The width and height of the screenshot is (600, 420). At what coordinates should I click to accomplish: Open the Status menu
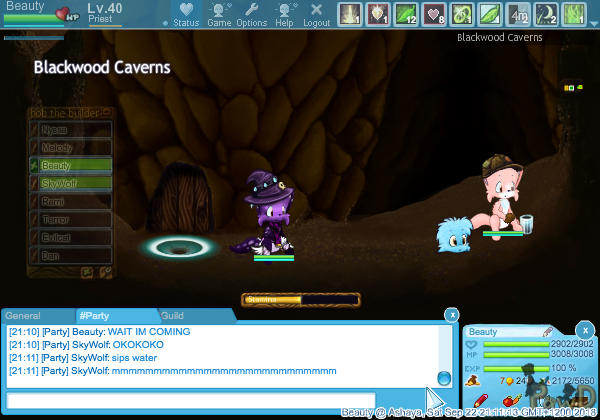pos(185,14)
